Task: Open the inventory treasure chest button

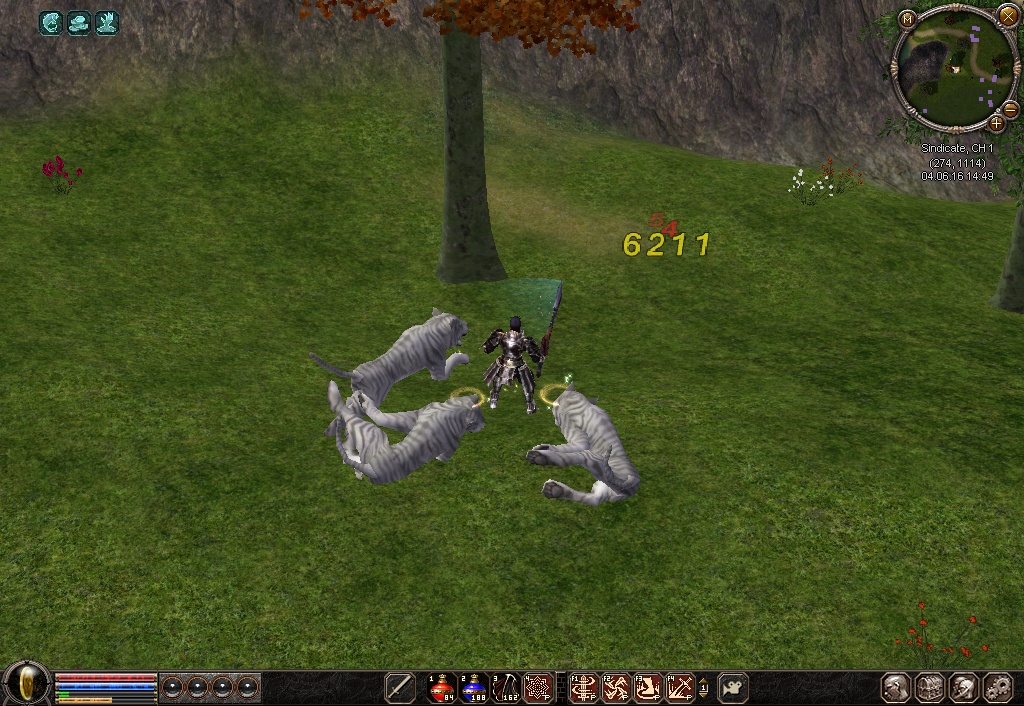Action: point(931,687)
